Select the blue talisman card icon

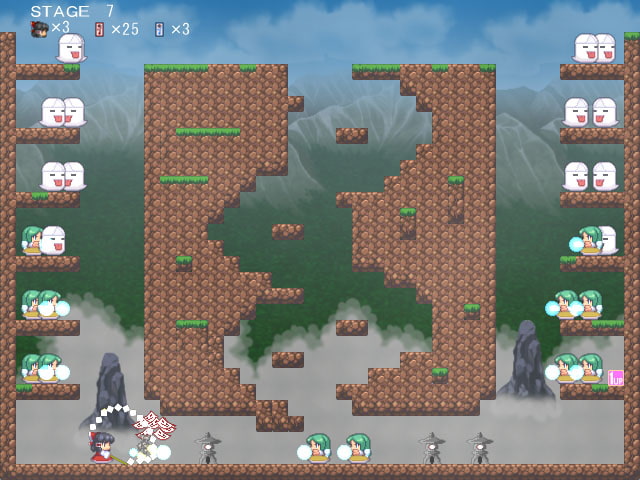[x=159, y=29]
